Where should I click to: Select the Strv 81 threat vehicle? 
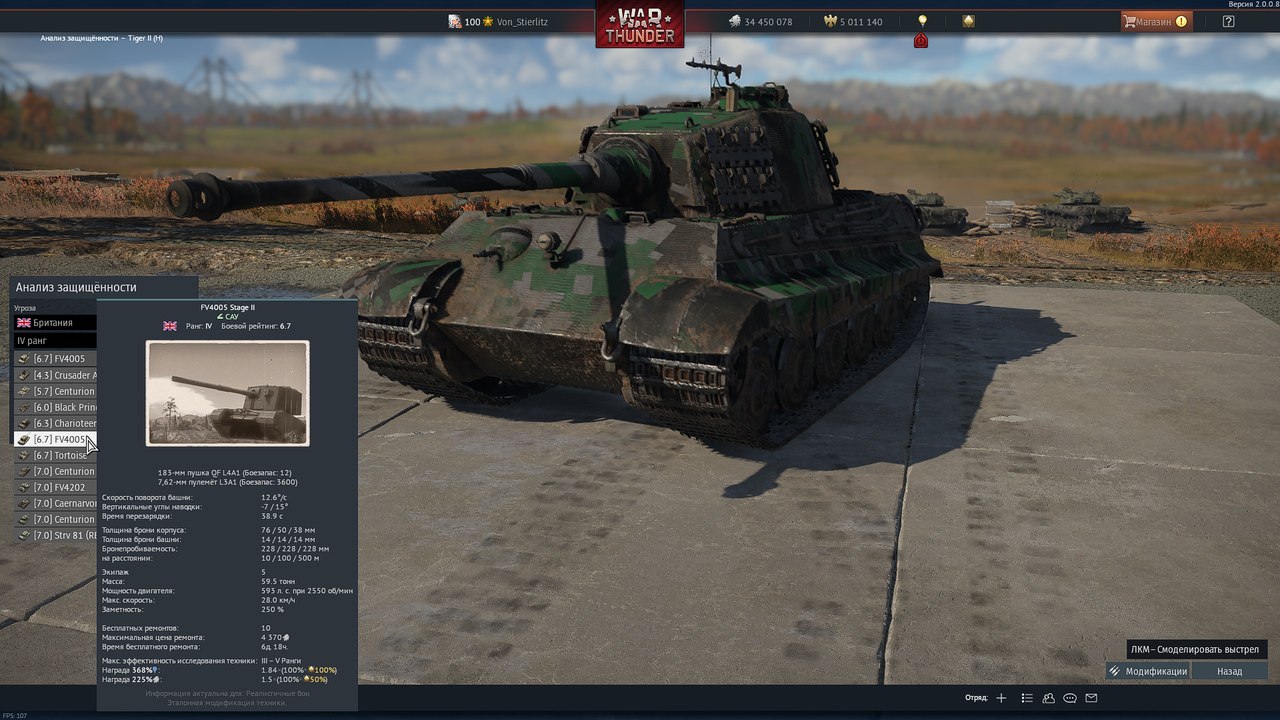pos(57,535)
